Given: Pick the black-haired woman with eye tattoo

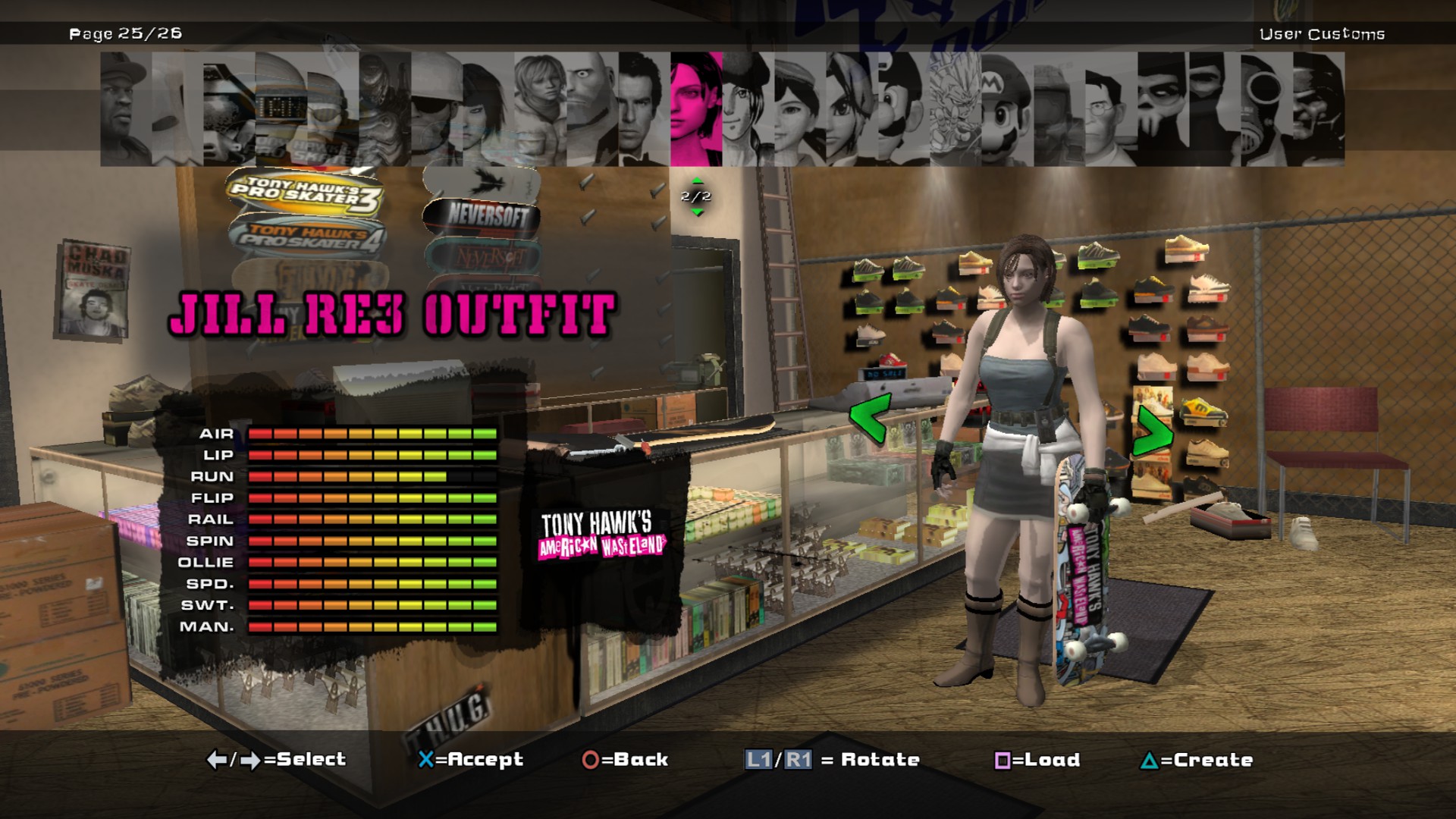Looking at the screenshot, I should pyautogui.click(x=488, y=108).
